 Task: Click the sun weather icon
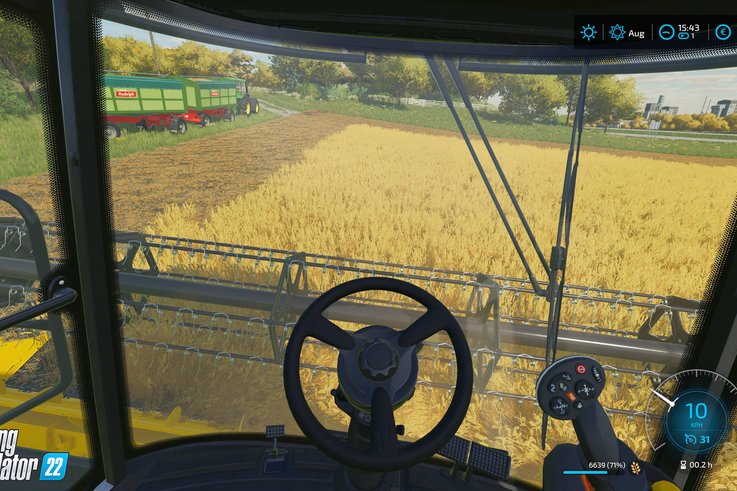click(x=589, y=32)
